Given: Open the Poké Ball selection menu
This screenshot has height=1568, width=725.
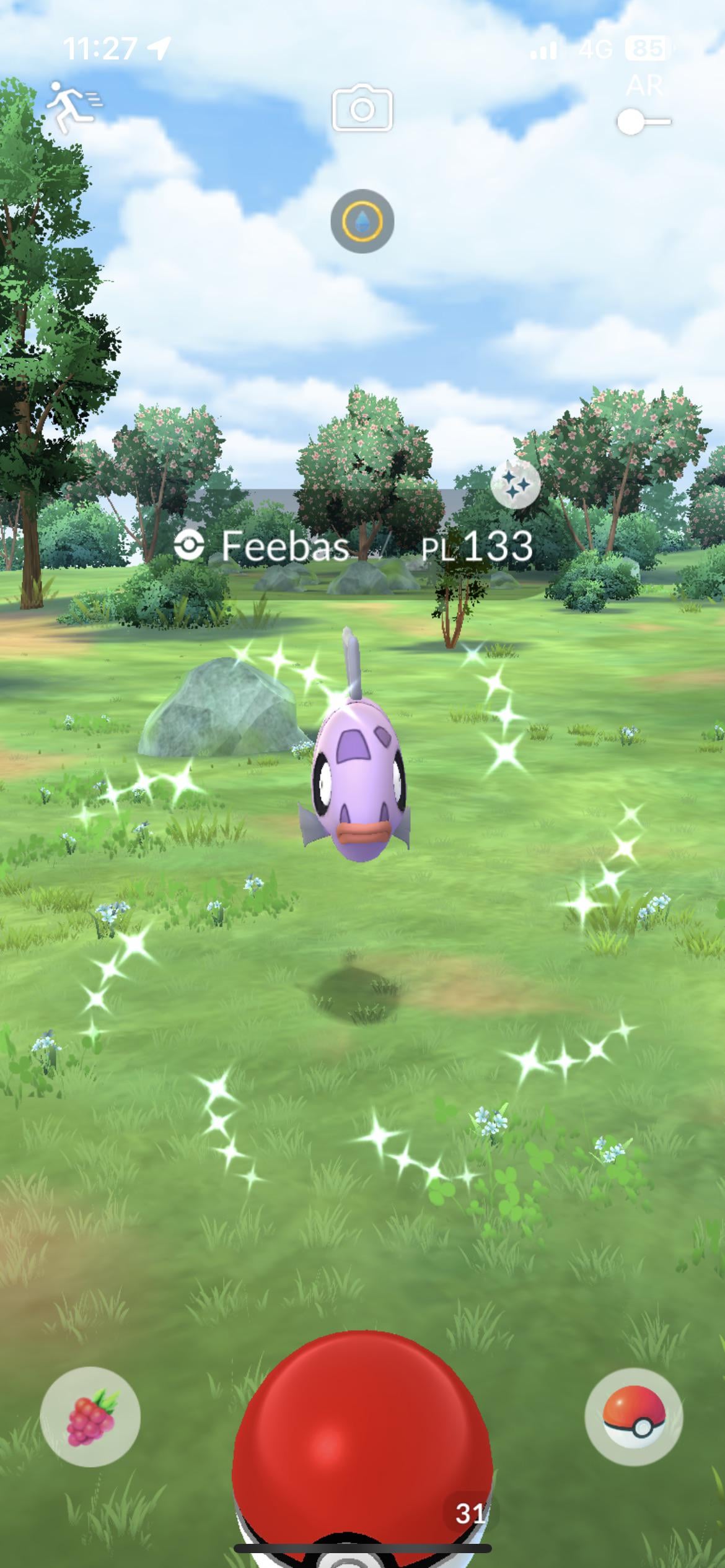Looking at the screenshot, I should pos(633,1416).
